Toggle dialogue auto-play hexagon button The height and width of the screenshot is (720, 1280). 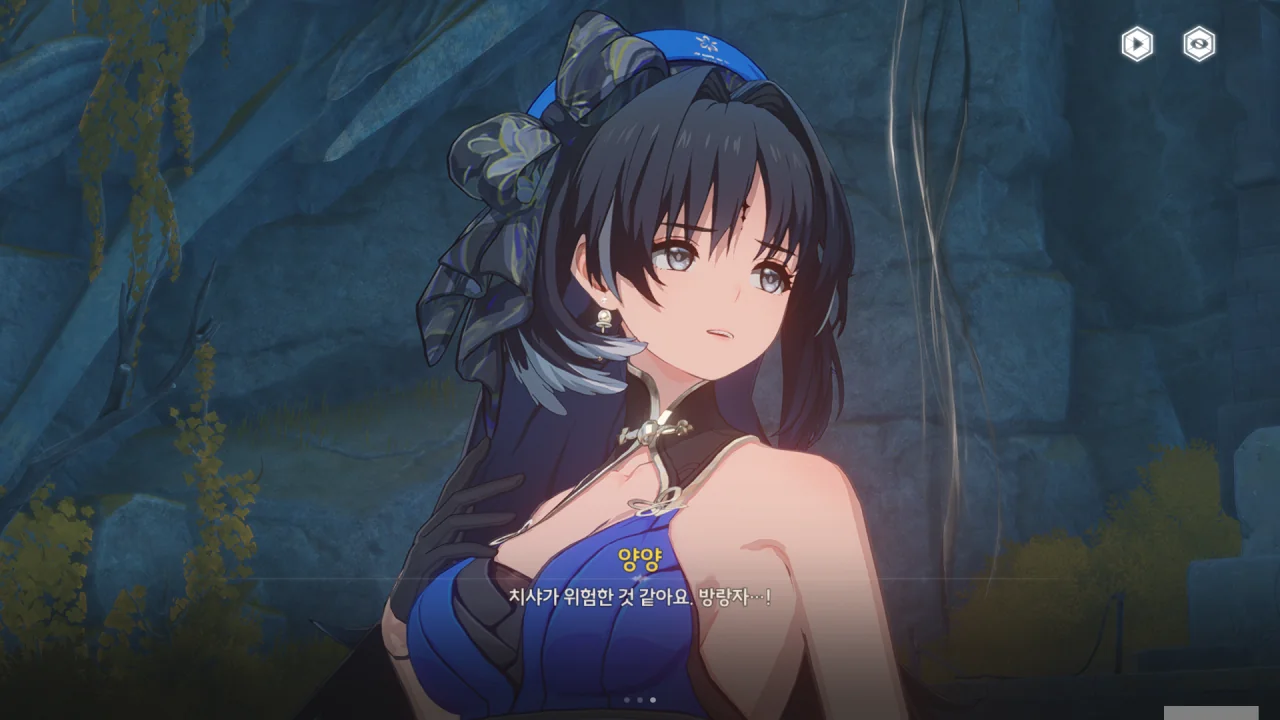pos(1137,44)
